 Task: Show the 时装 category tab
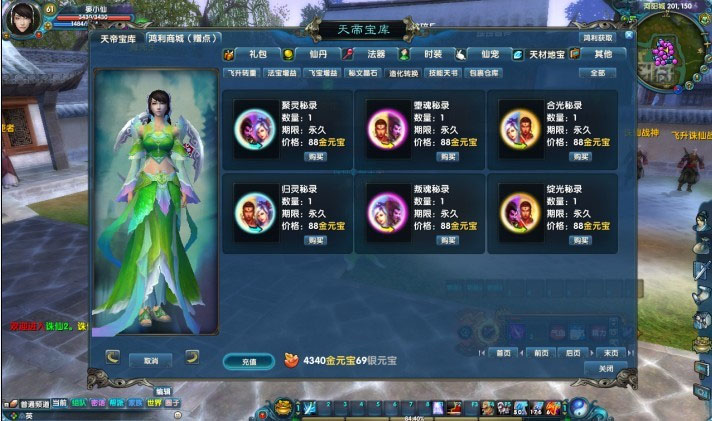pos(432,54)
